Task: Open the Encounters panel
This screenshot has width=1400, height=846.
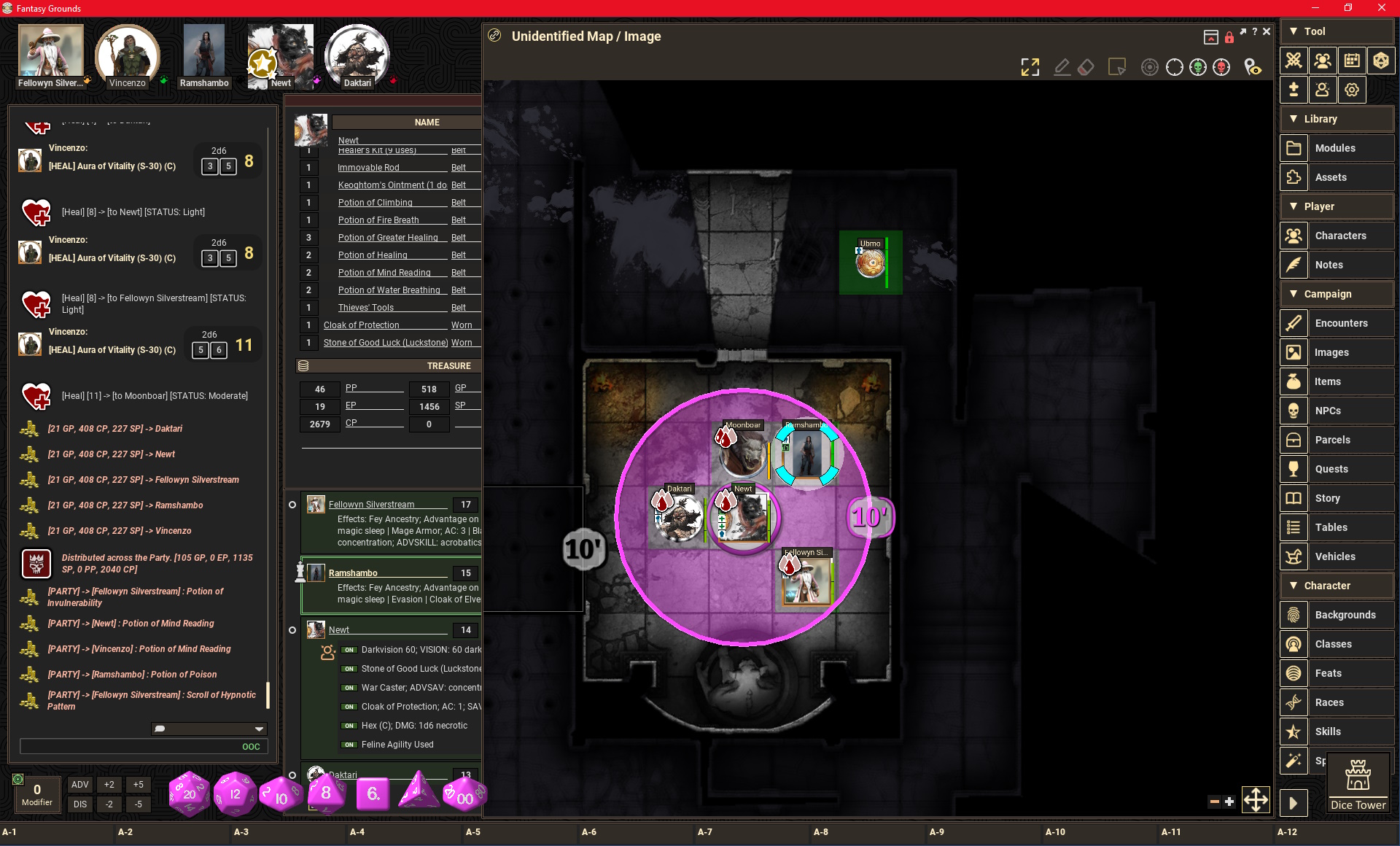Action: [1341, 323]
